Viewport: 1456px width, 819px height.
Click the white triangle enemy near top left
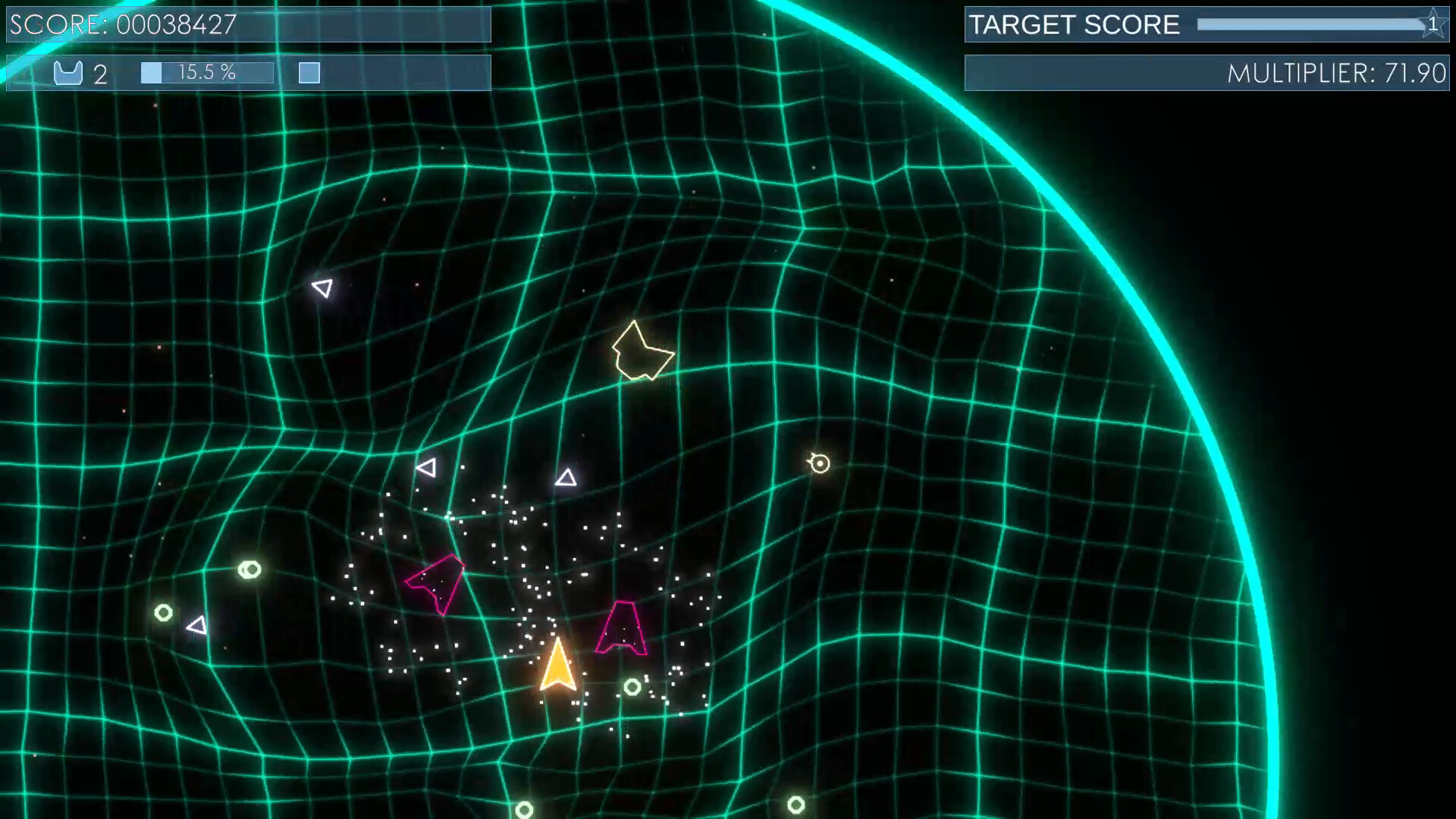(322, 288)
